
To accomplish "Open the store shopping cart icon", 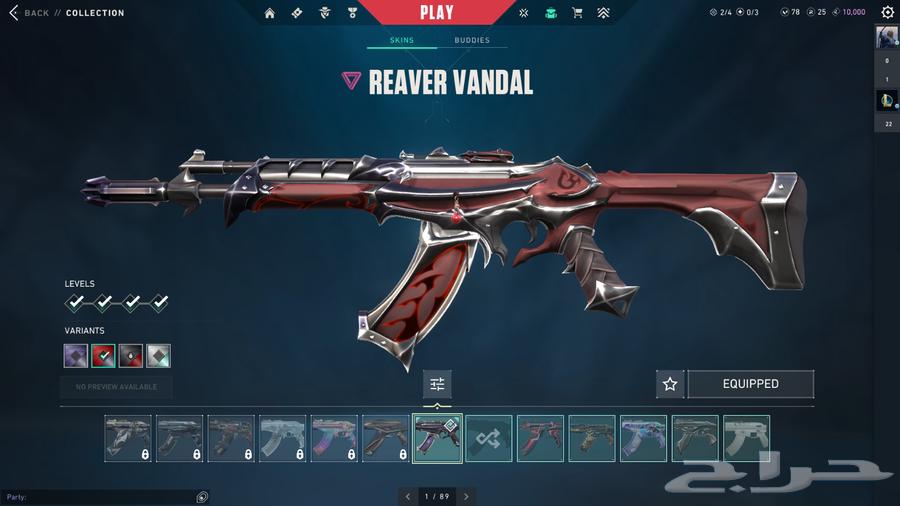I will click(578, 13).
